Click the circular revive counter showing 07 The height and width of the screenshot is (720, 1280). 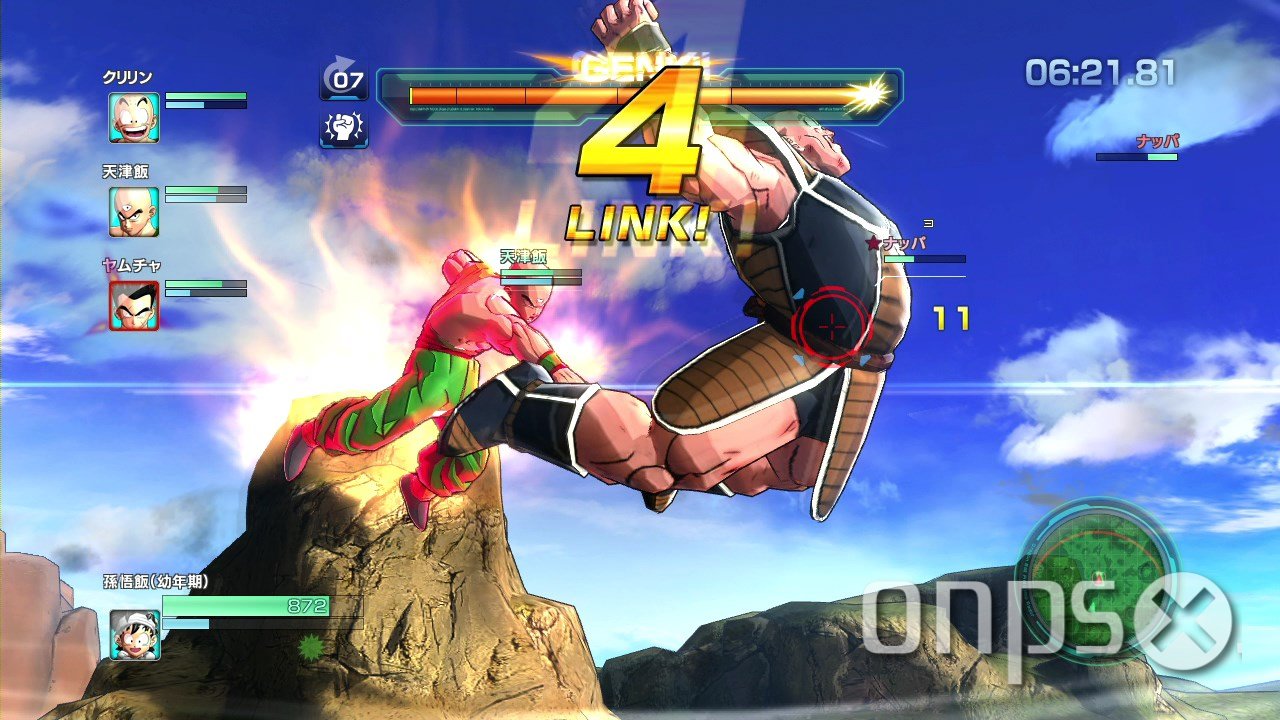[x=344, y=78]
